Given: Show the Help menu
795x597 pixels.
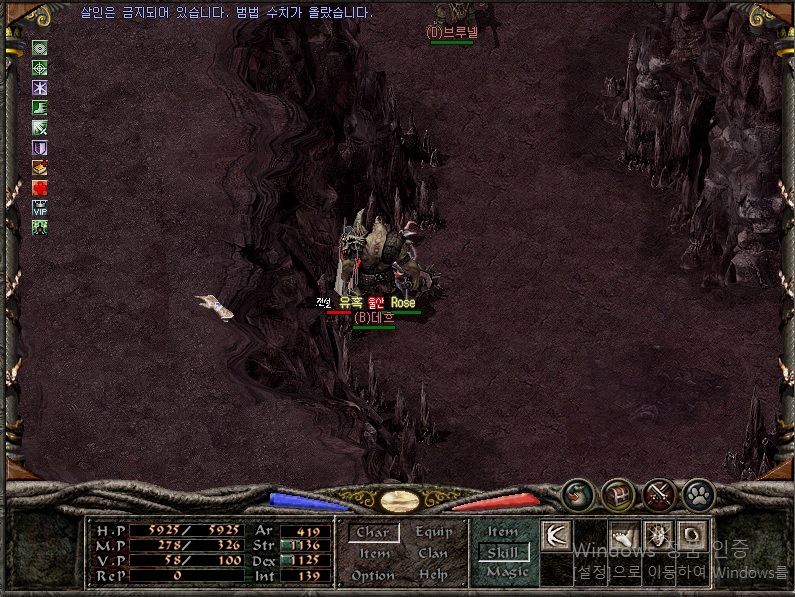Looking at the screenshot, I should tap(433, 576).
